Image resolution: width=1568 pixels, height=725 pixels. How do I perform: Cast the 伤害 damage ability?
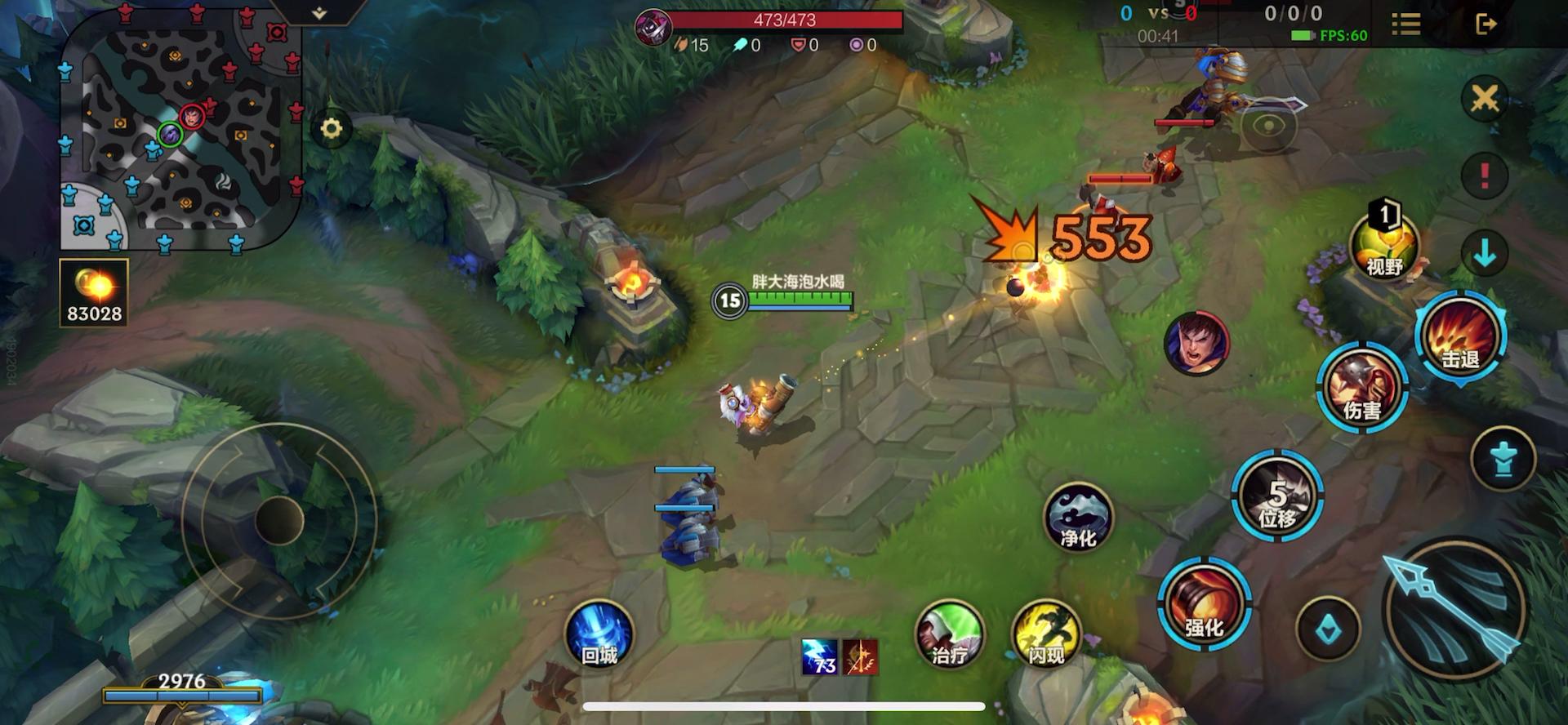(x=1361, y=388)
